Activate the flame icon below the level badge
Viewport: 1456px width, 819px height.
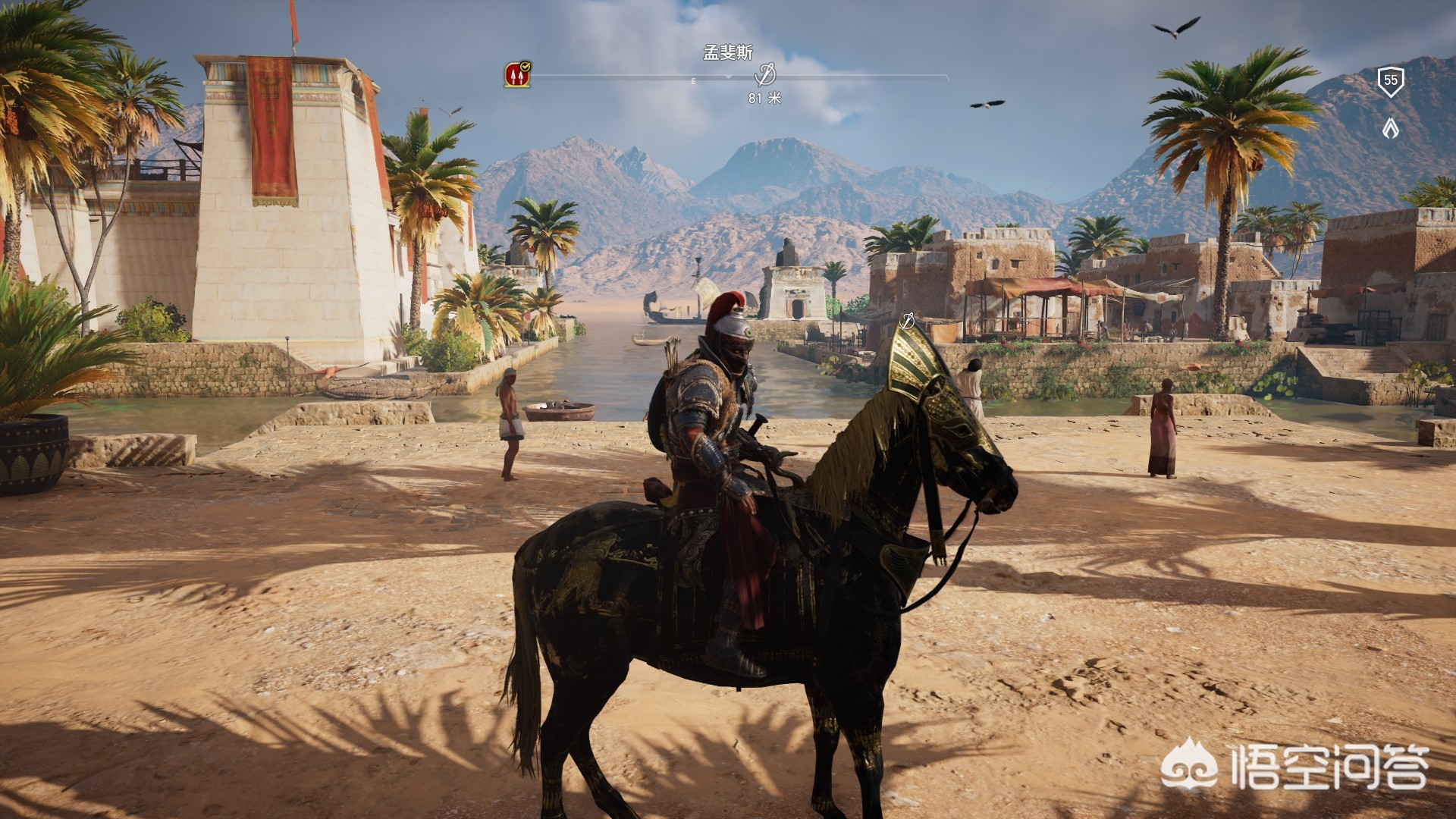1390,128
